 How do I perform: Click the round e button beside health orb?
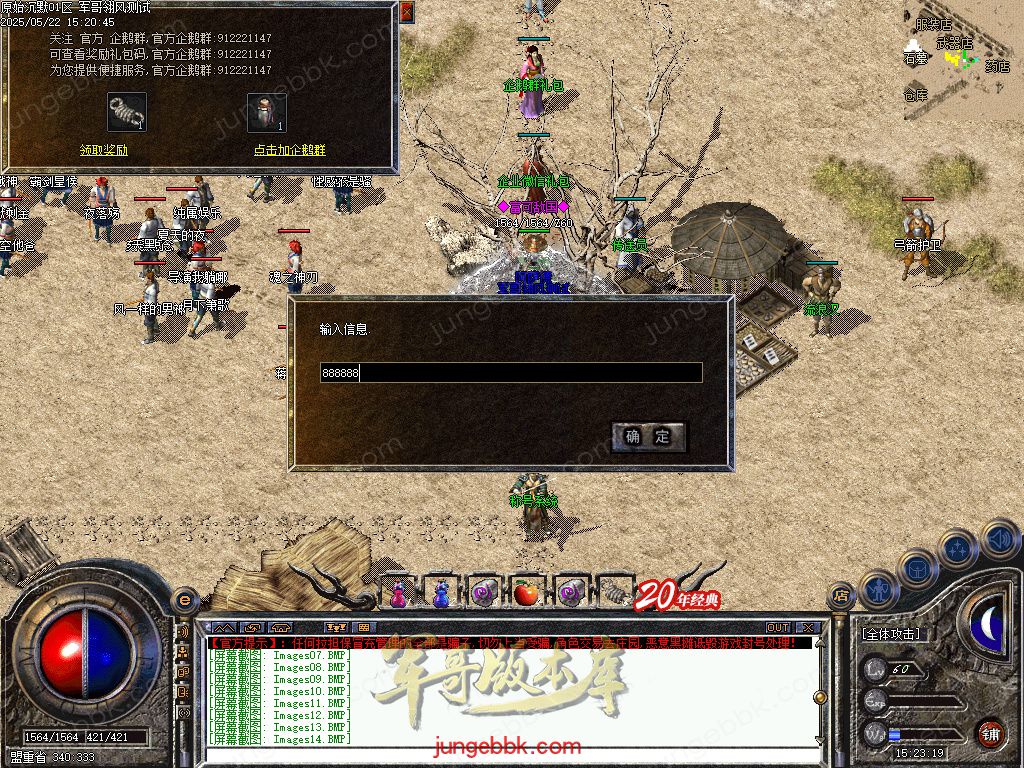[184, 600]
